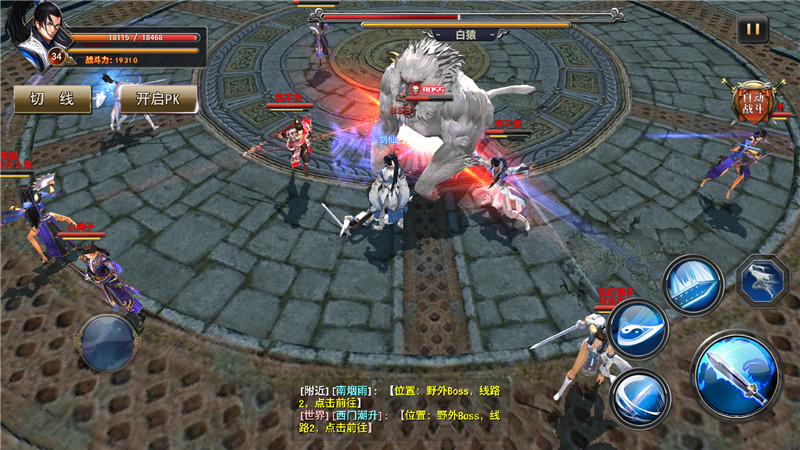Activate the ice spikes skill
The height and width of the screenshot is (450, 800).
point(694,285)
